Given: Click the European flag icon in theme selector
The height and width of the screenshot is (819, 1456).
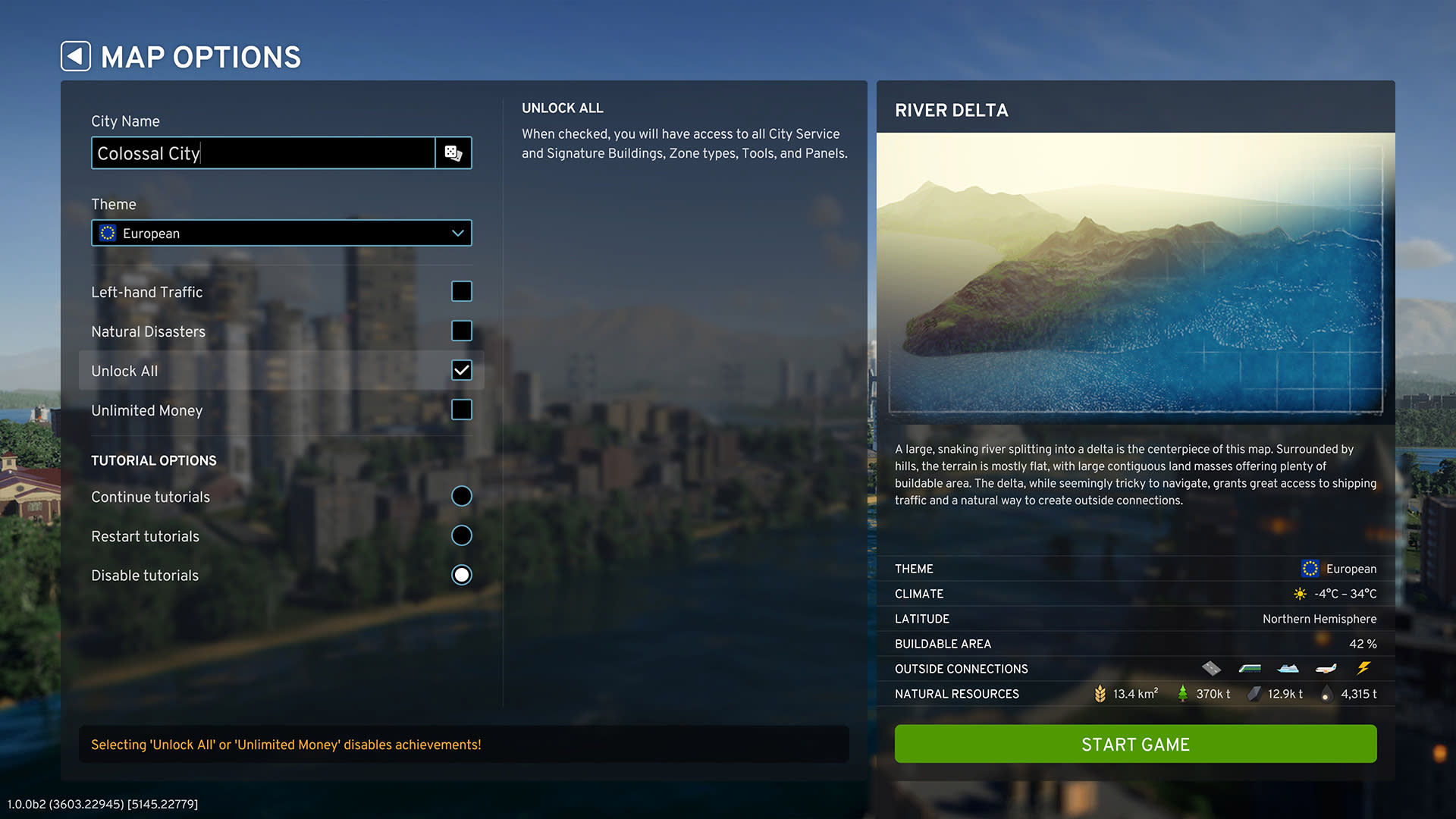Looking at the screenshot, I should [108, 233].
